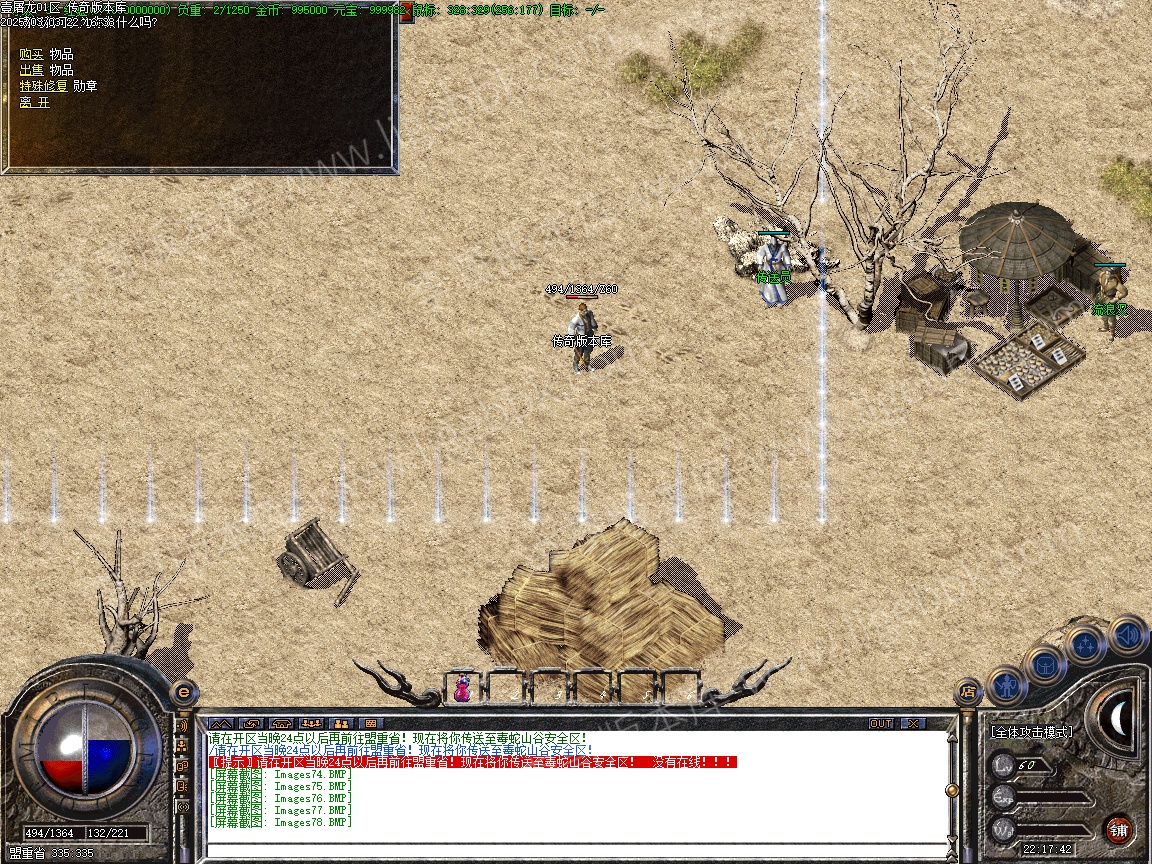
Task: Click the chat text input line
Action: coord(570,850)
